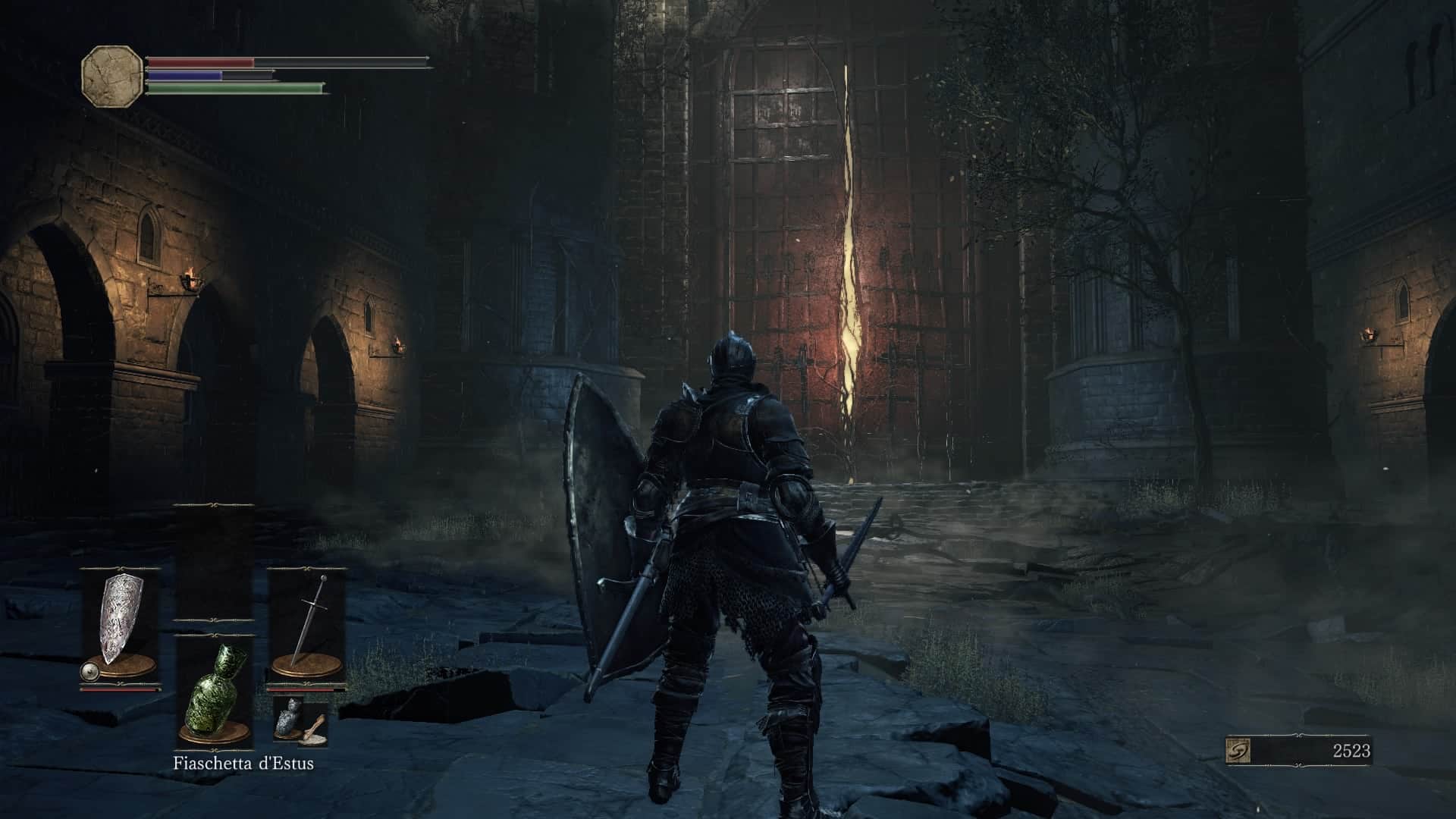
Task: Pick the small ashen flask icon
Action: [x=289, y=717]
